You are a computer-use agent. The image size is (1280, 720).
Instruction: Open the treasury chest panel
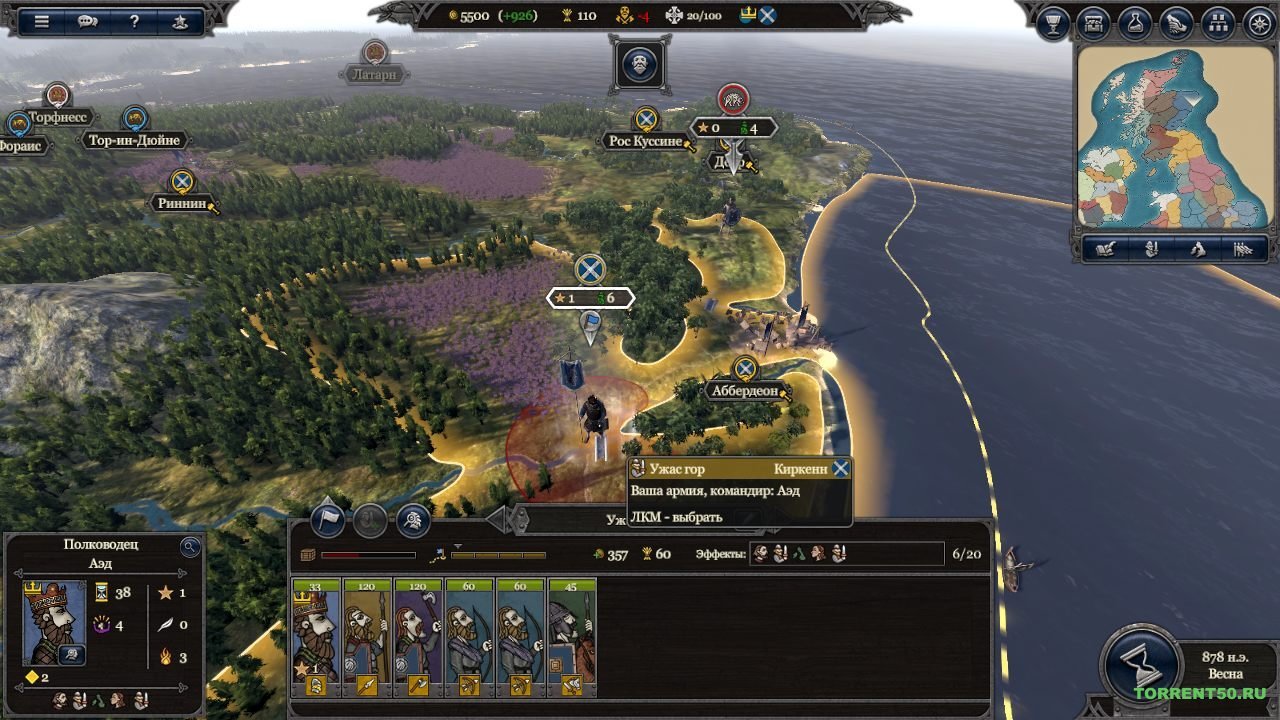pos(1094,22)
